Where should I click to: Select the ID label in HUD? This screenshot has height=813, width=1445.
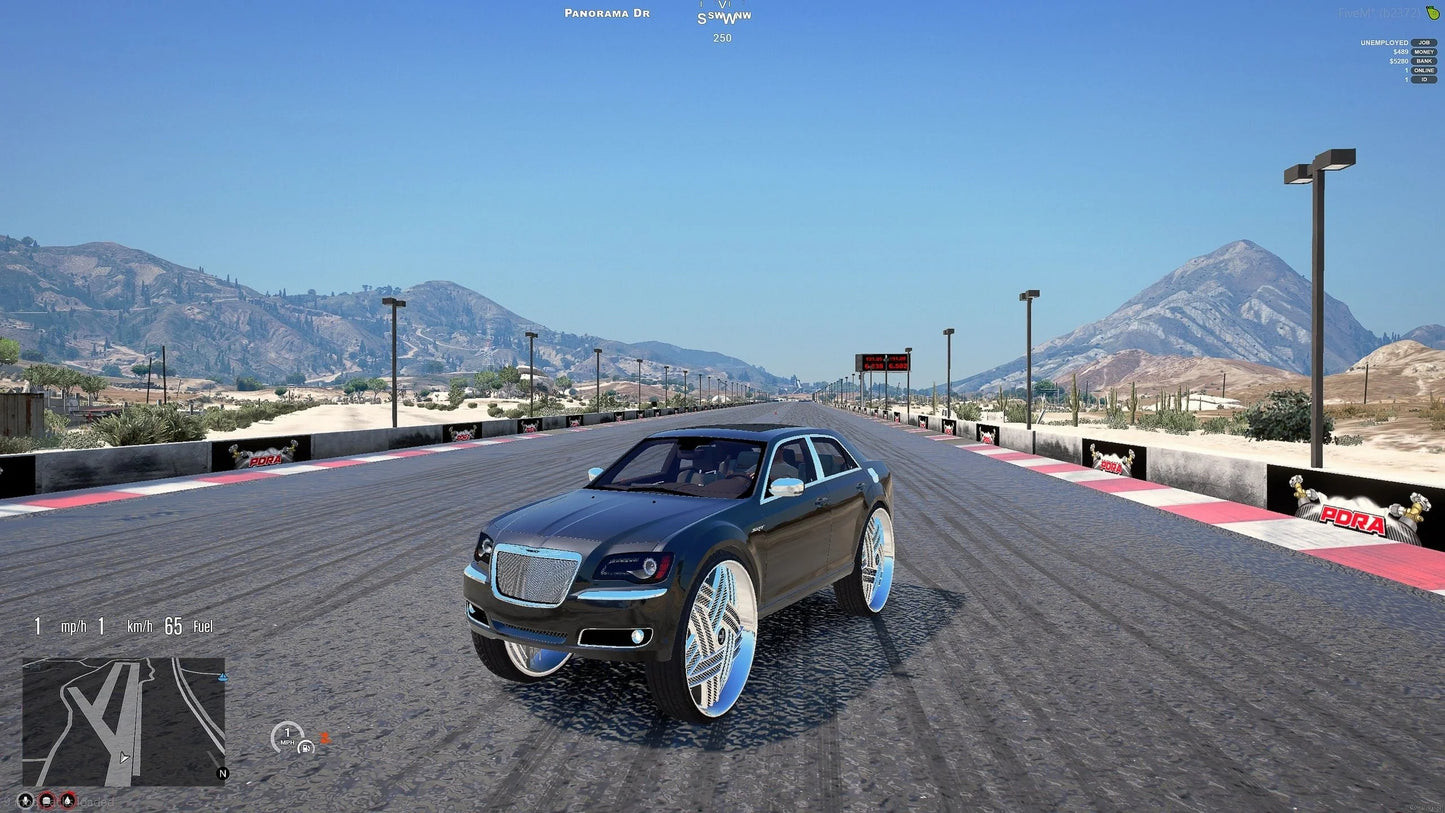(1424, 80)
